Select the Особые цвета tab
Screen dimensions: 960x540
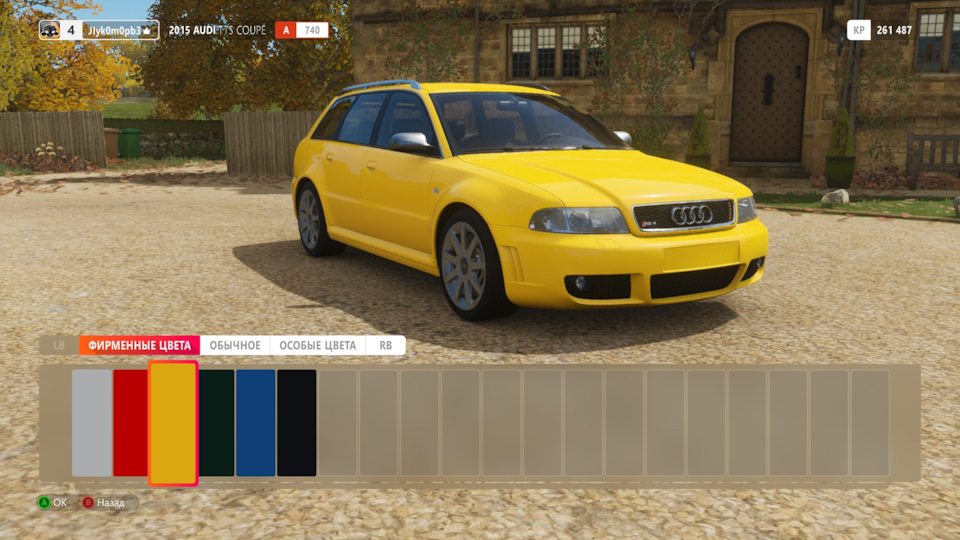coord(317,345)
